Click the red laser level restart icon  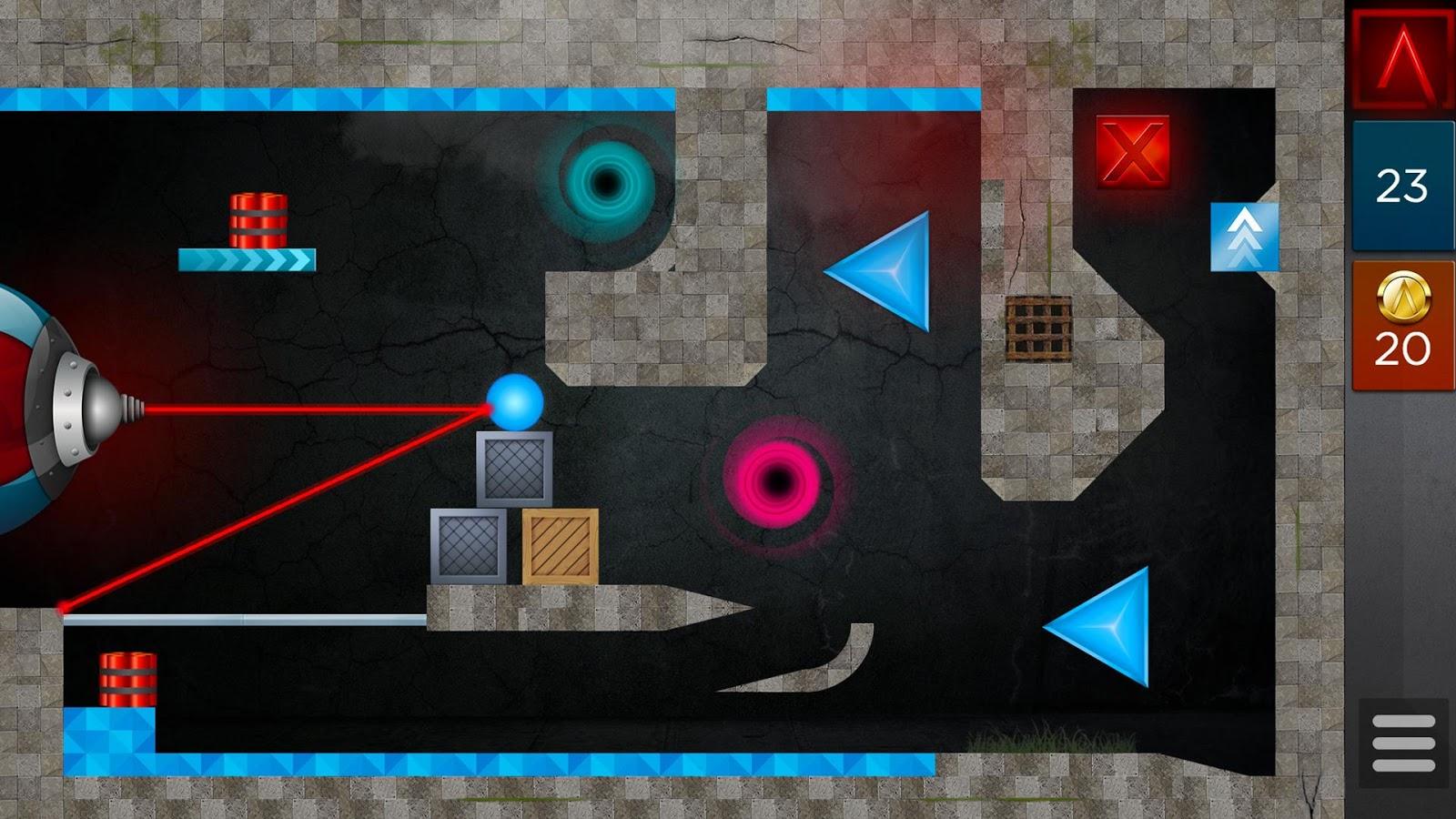1401,59
